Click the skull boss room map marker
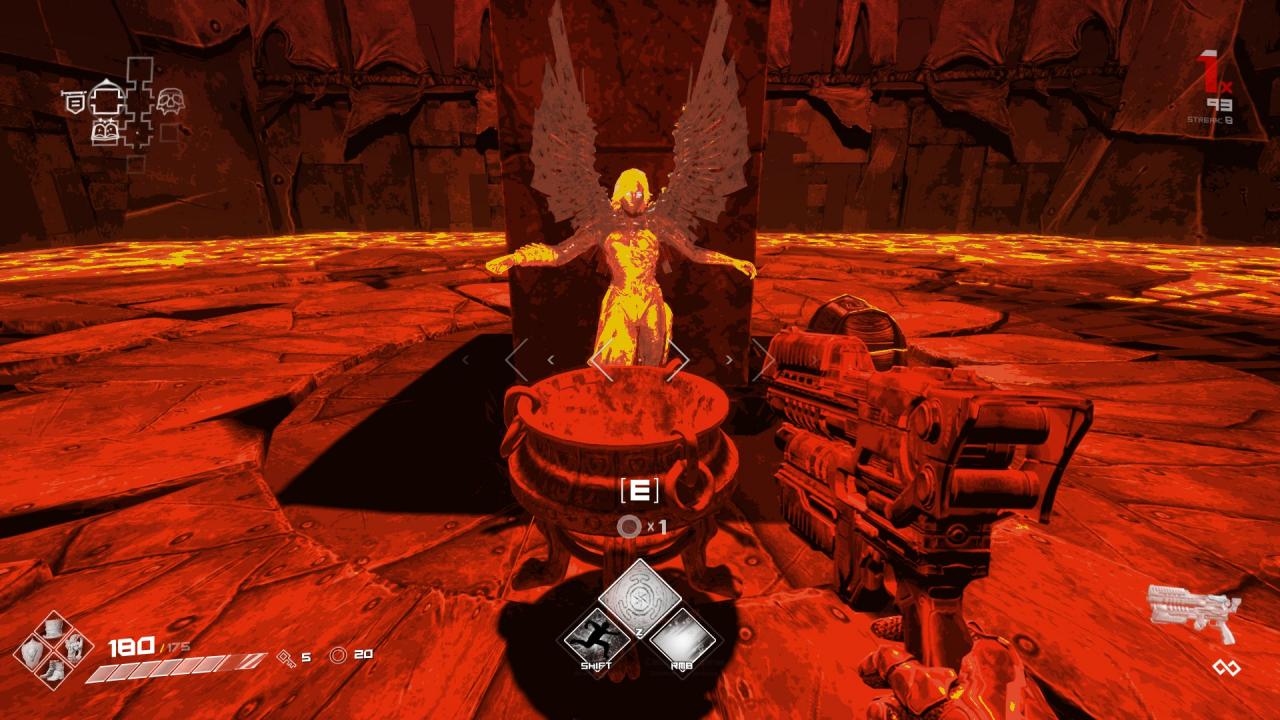The width and height of the screenshot is (1280, 720). 168,101
